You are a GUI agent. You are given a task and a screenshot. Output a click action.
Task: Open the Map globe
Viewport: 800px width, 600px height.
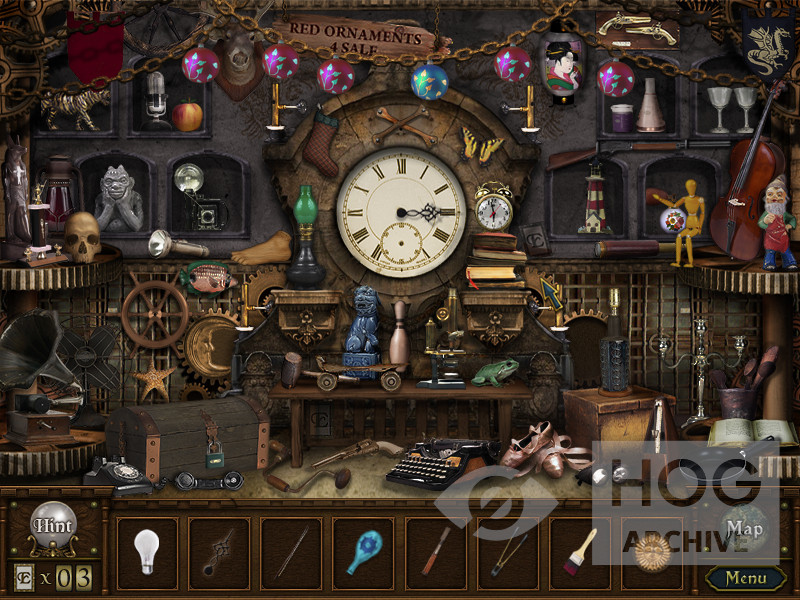pyautogui.click(x=744, y=527)
